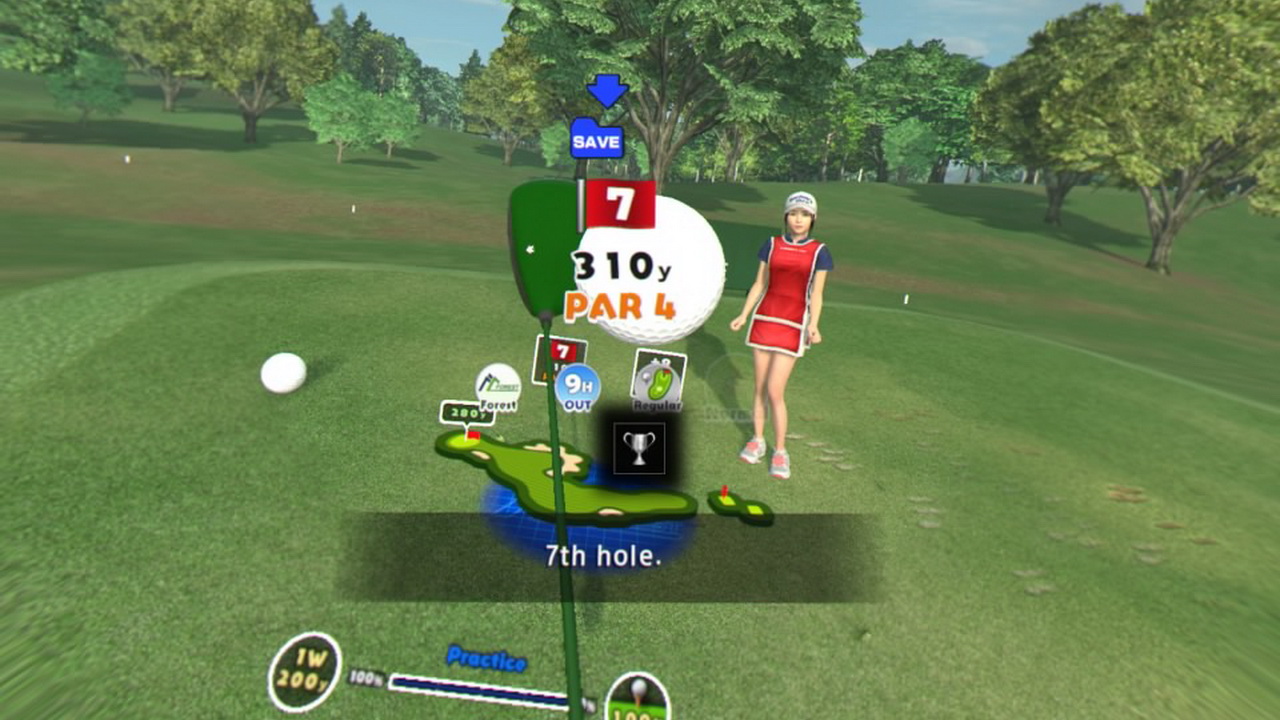The width and height of the screenshot is (1280, 720).
Task: Open the silver trophy notification
Action: click(638, 447)
